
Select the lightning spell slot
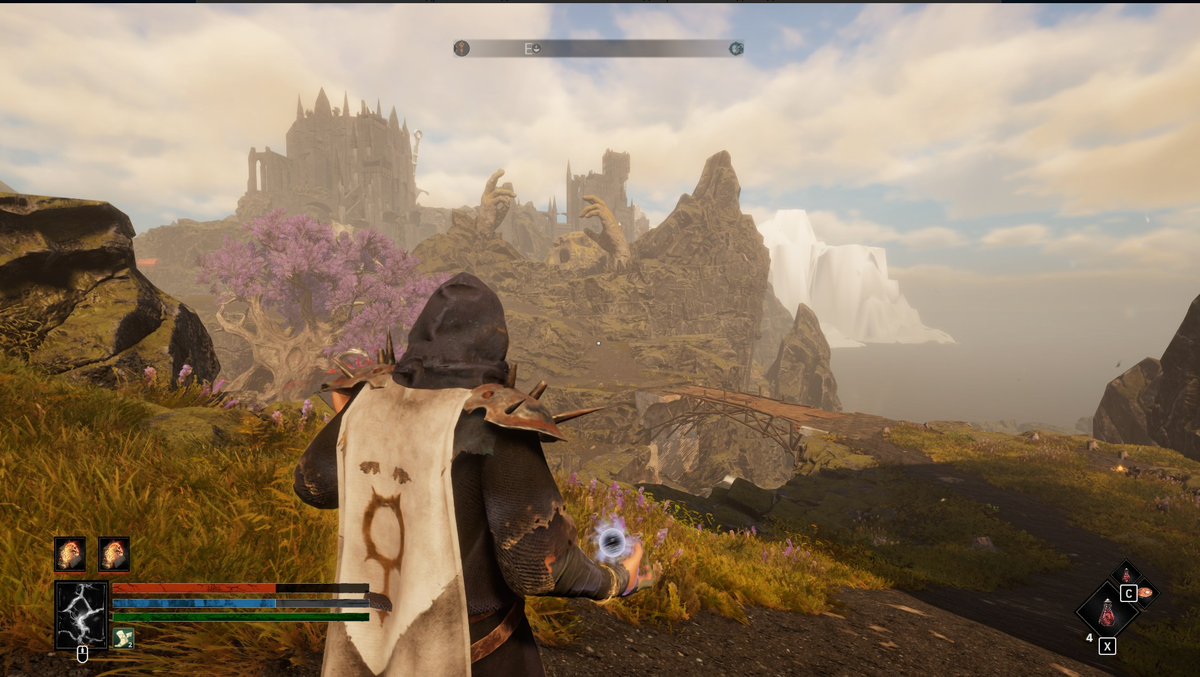click(81, 614)
